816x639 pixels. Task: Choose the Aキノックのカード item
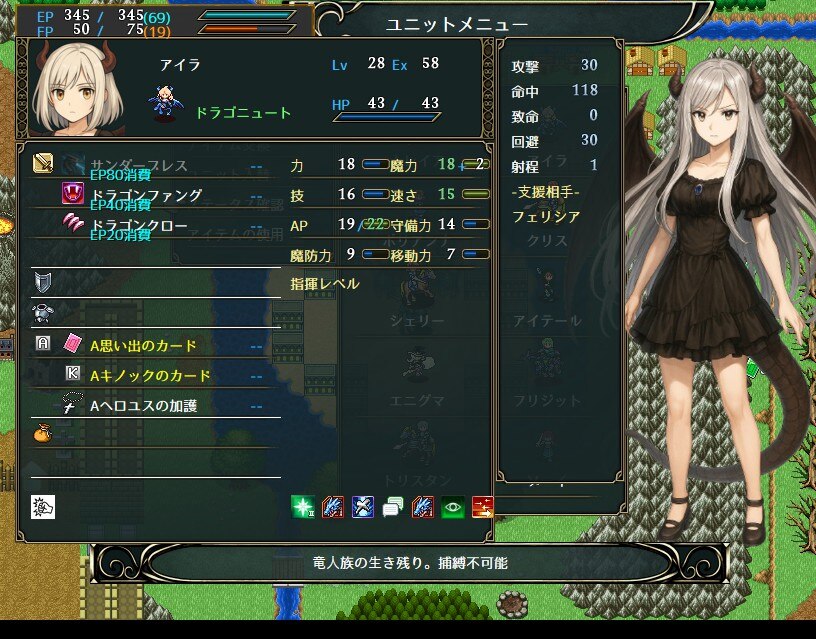pyautogui.click(x=150, y=375)
